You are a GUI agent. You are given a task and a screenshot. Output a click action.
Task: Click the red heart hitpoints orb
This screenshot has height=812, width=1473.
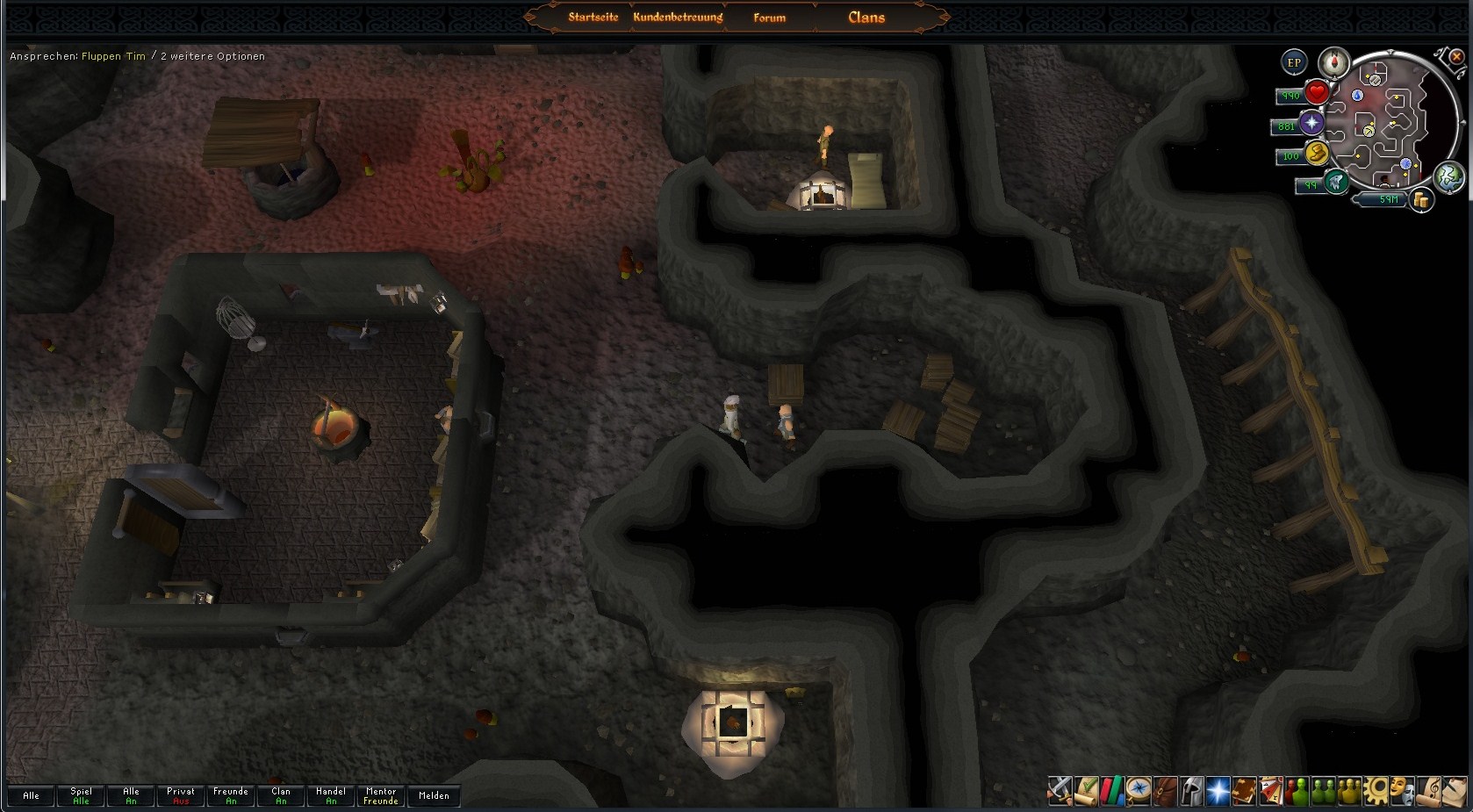point(1316,92)
